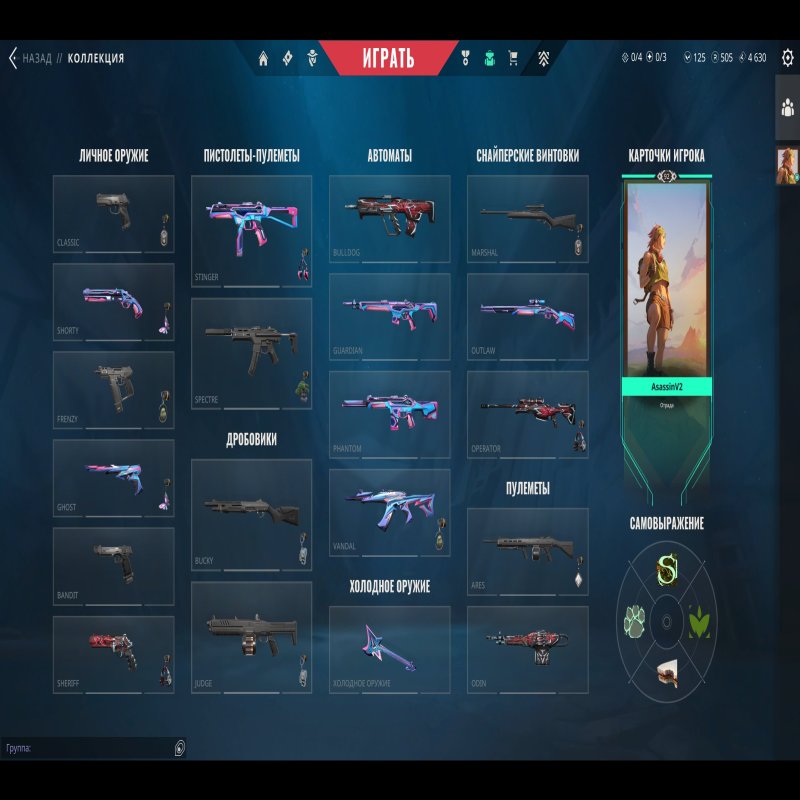
Task: Open the AsassinV2 player card
Action: (x=668, y=290)
